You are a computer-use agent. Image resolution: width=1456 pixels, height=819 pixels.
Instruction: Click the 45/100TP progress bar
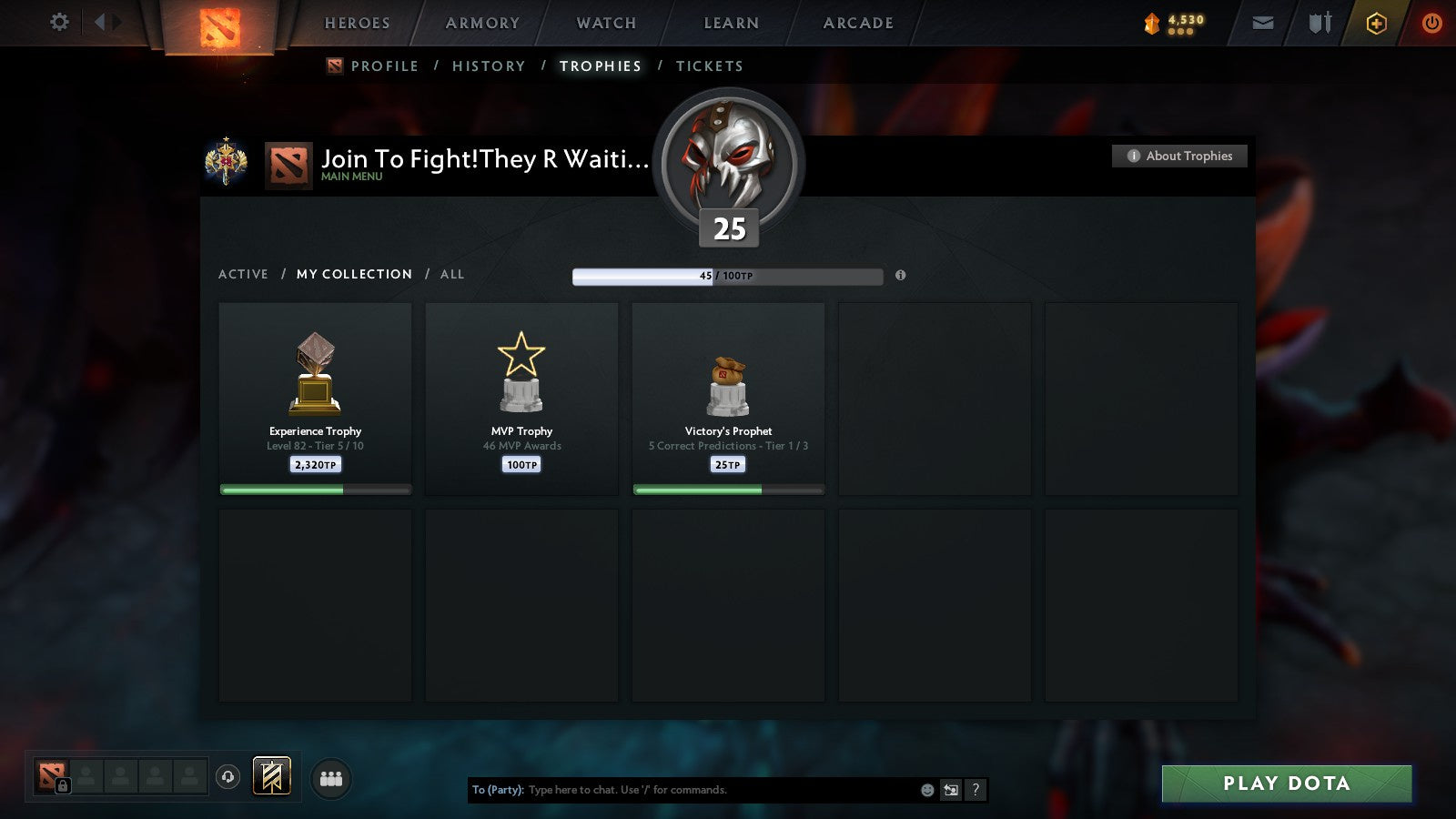726,276
